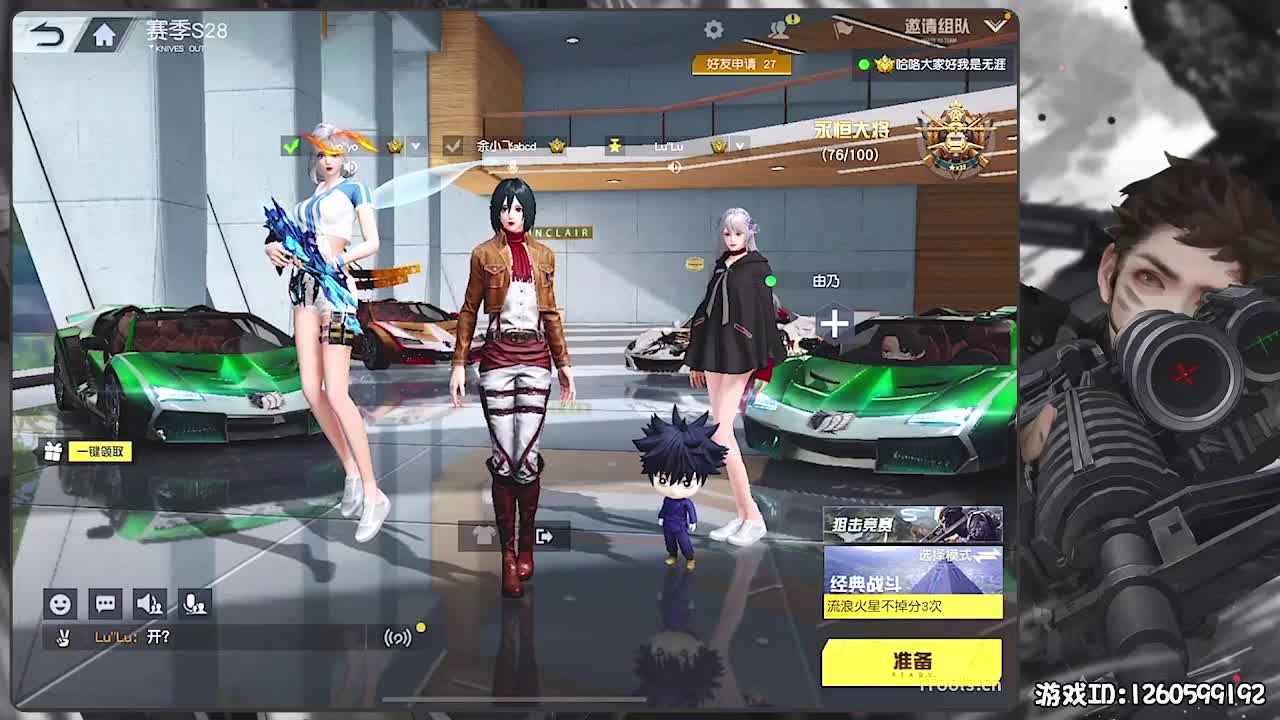Toggle the ready checkmark beside Yo'yo
The image size is (1280, 720).
(x=291, y=146)
